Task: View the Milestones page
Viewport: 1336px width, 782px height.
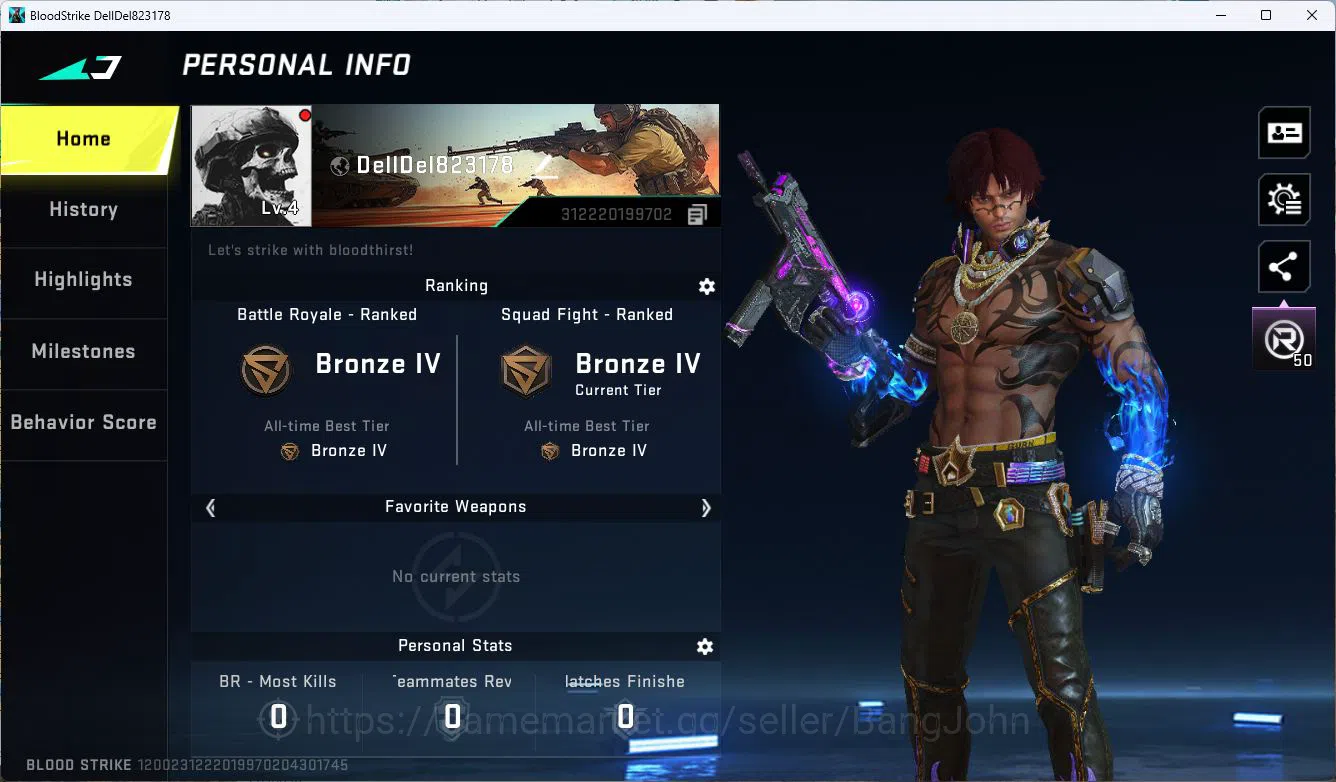Action: point(83,352)
